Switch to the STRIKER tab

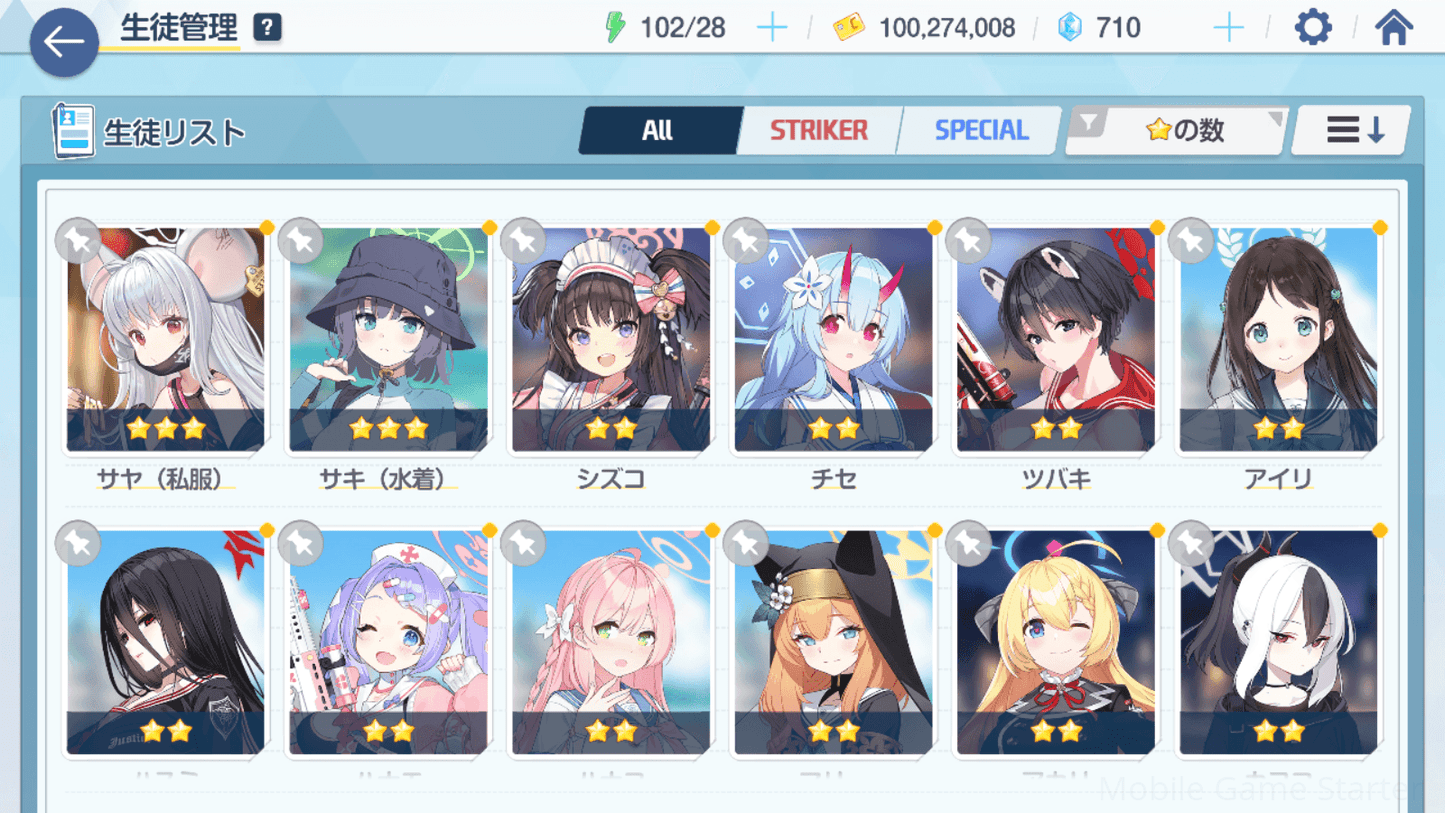click(x=818, y=130)
